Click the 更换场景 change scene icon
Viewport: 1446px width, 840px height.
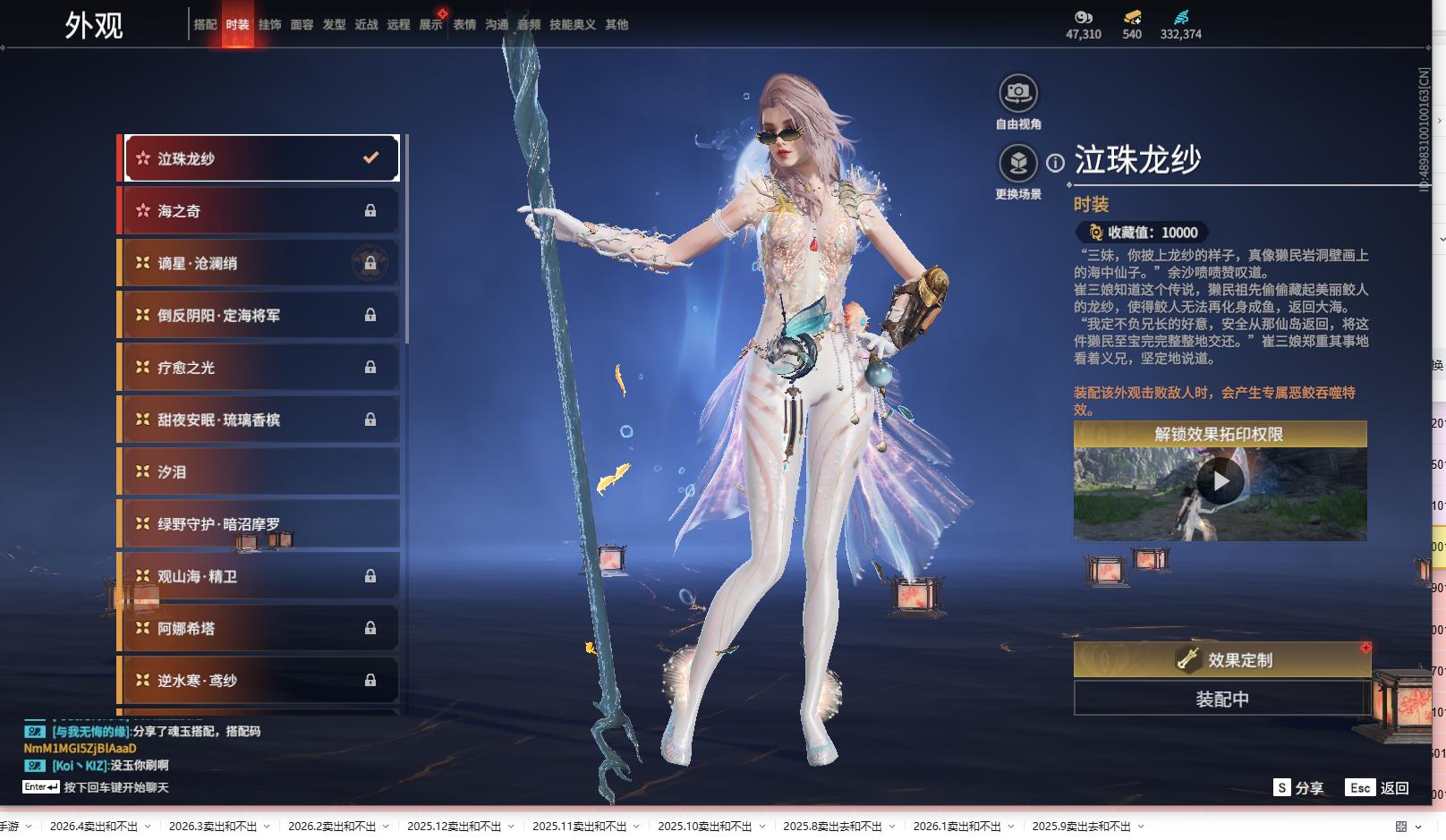click(x=1018, y=164)
